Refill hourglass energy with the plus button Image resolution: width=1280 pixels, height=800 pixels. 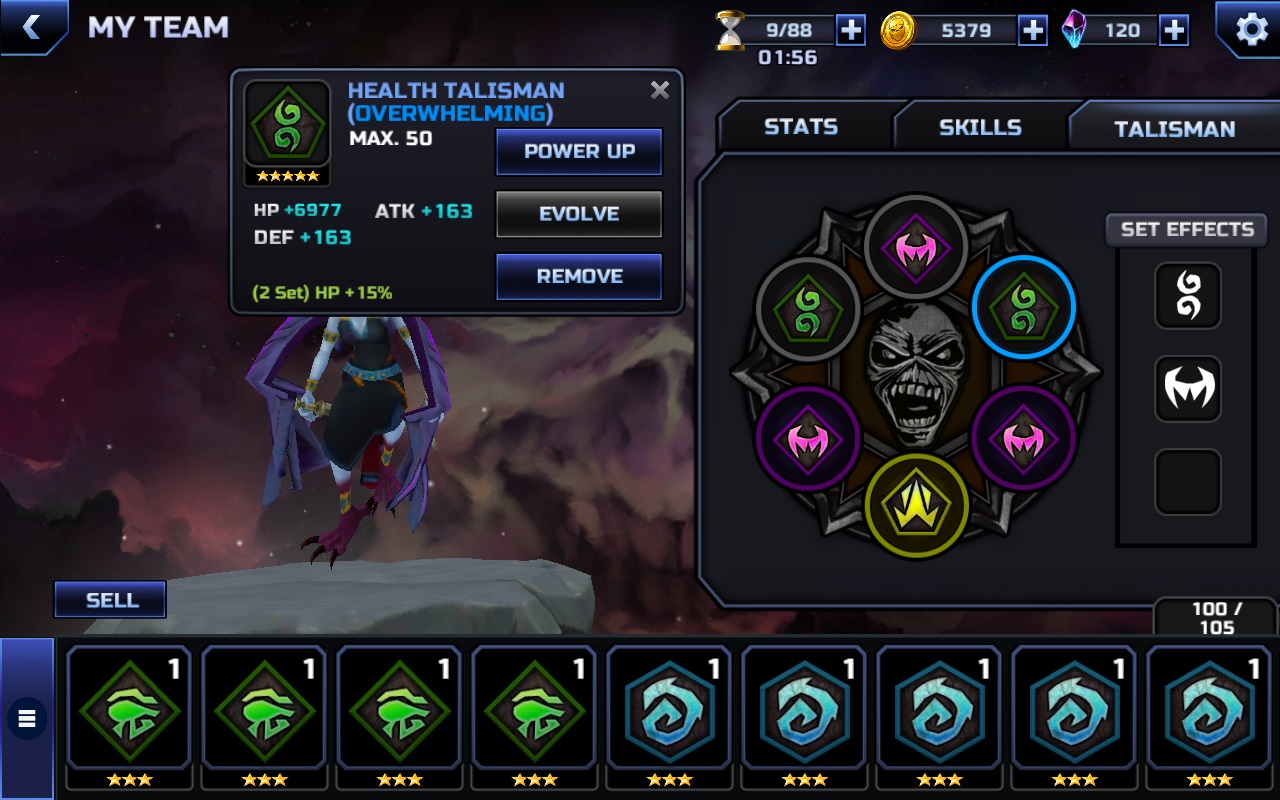click(851, 30)
